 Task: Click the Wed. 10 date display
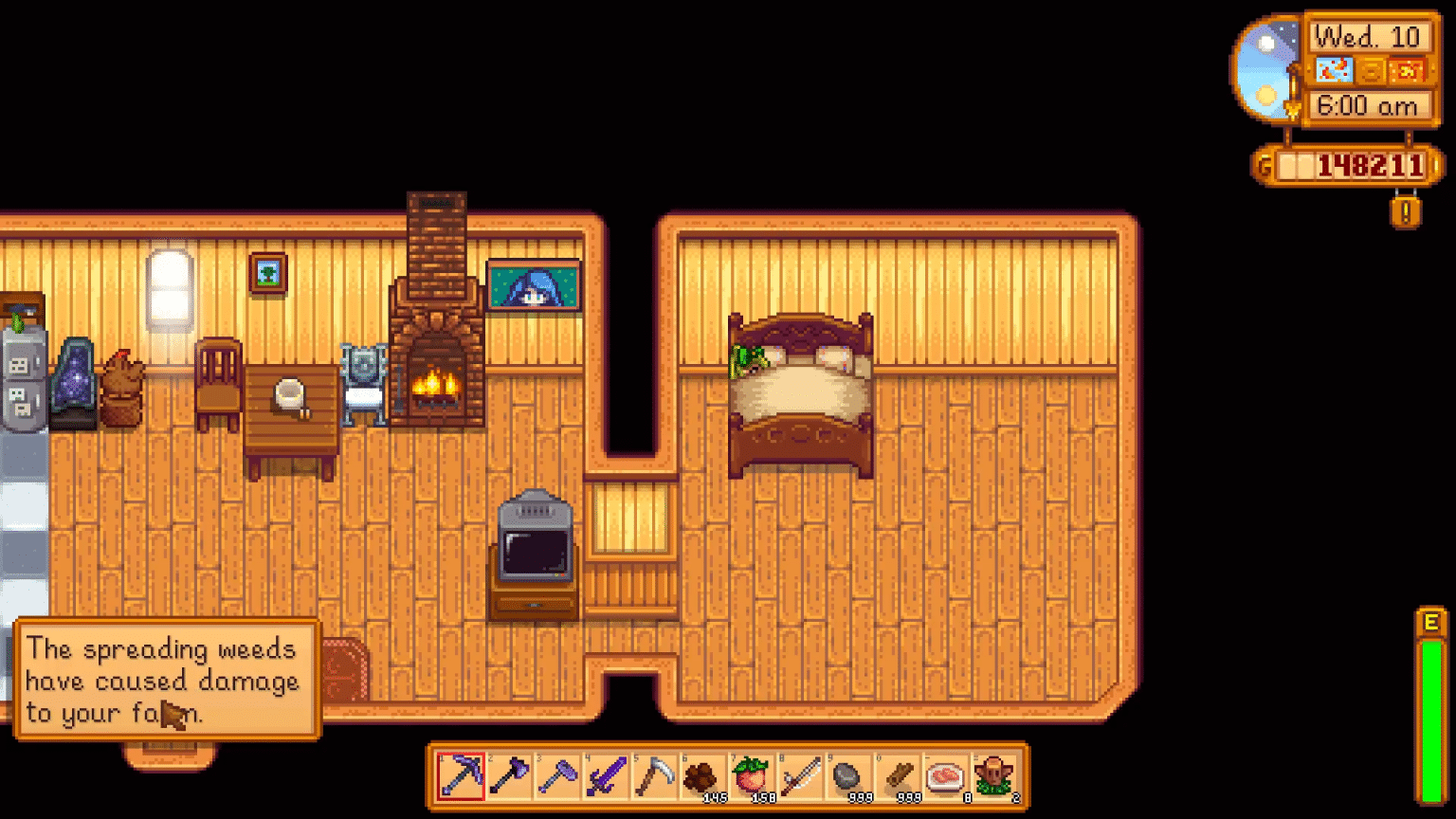point(1365,36)
